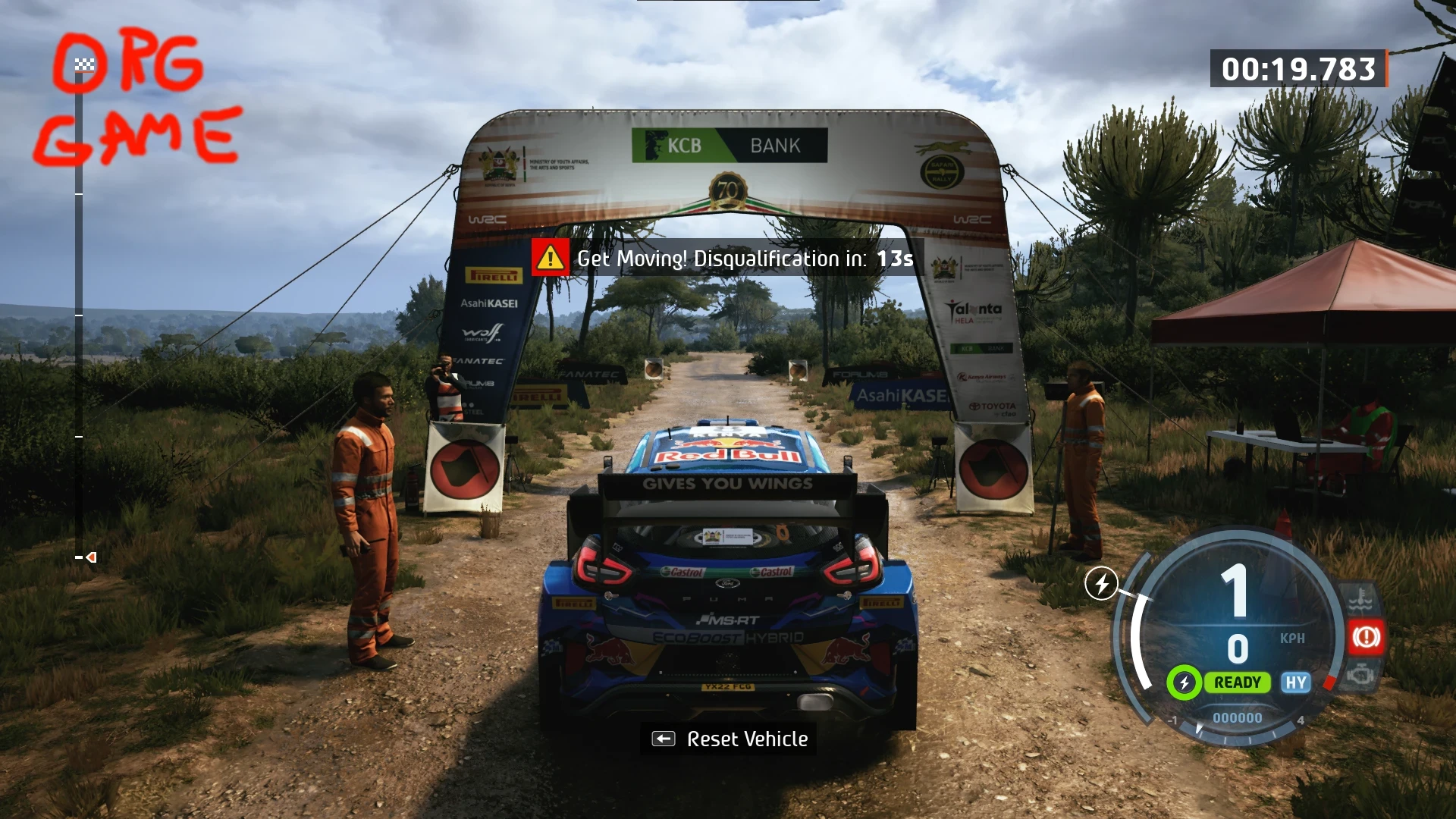Click the back-arrow icon next to Reset Vehicle
This screenshot has width=1456, height=819.
663,738
